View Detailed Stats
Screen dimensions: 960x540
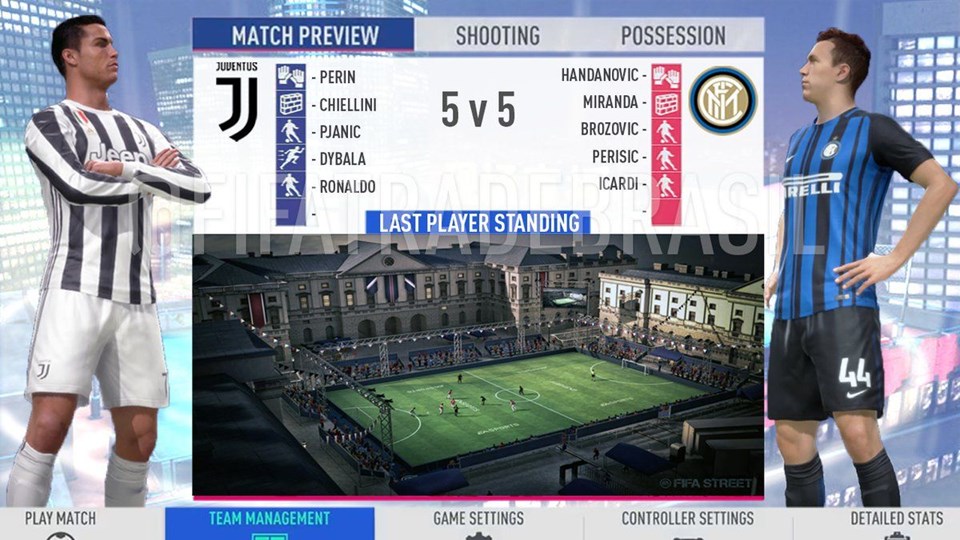point(896,520)
